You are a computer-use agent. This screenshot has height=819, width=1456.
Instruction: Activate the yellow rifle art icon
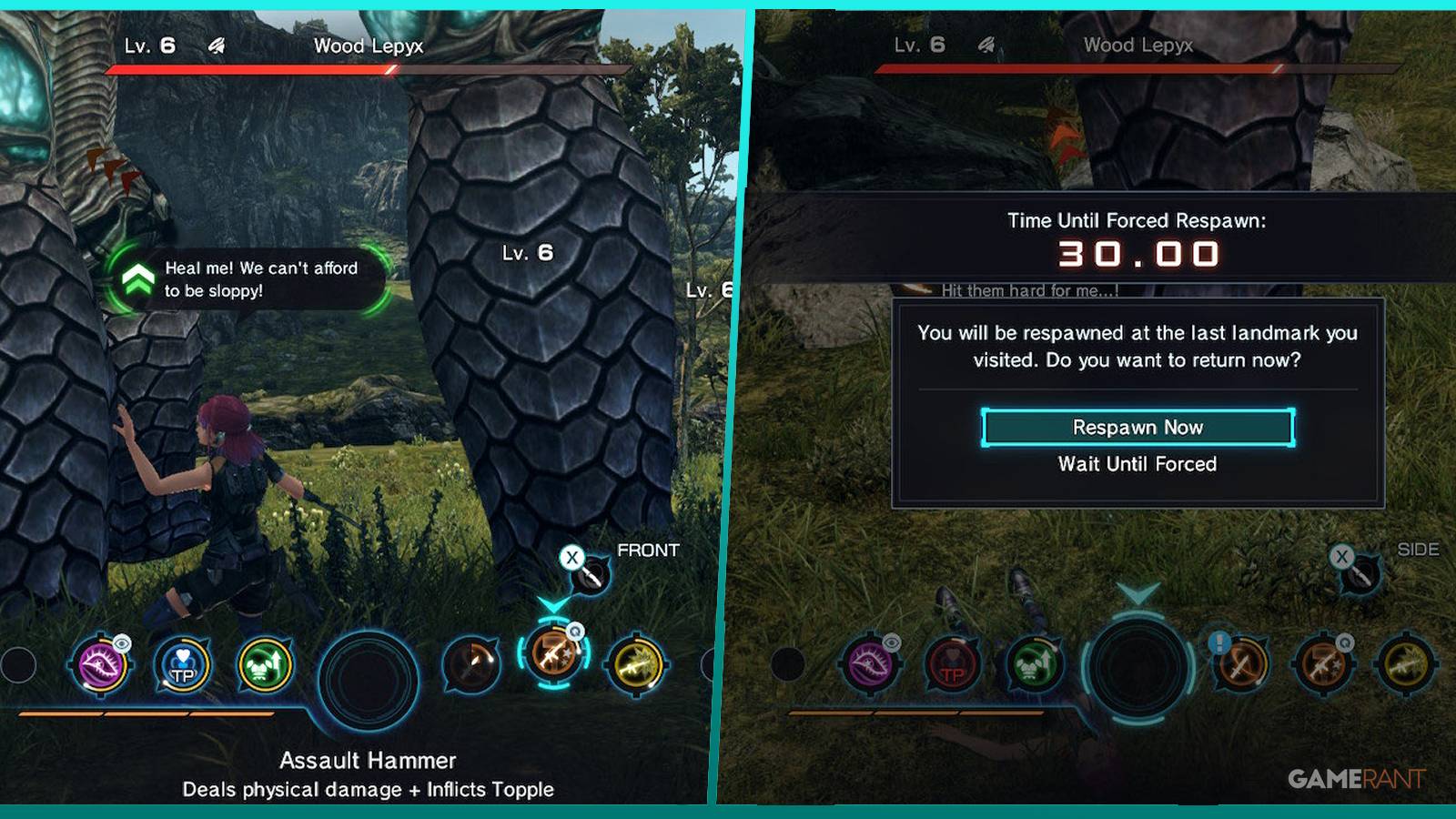(x=637, y=664)
